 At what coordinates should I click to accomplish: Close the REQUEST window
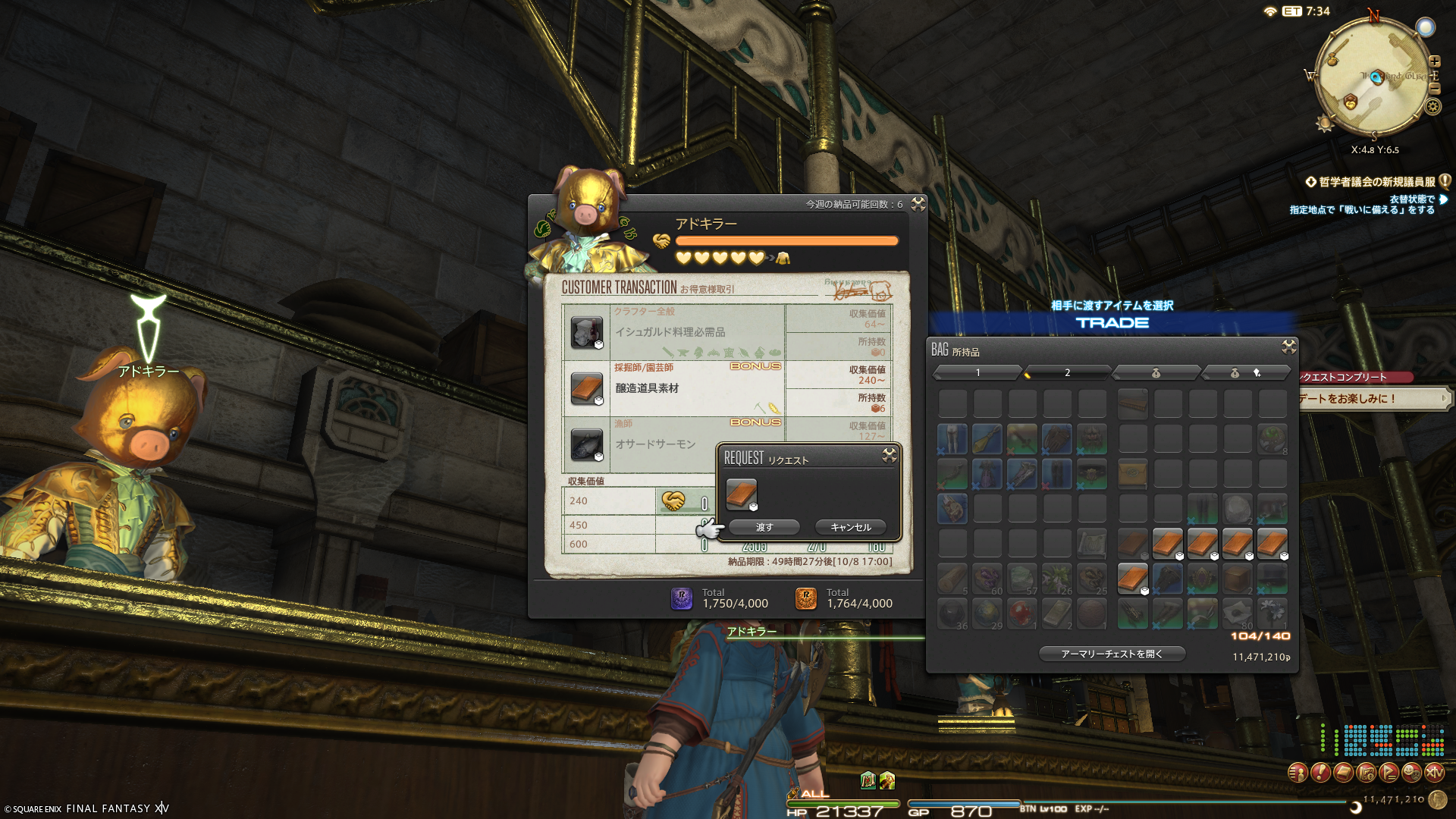point(889,455)
